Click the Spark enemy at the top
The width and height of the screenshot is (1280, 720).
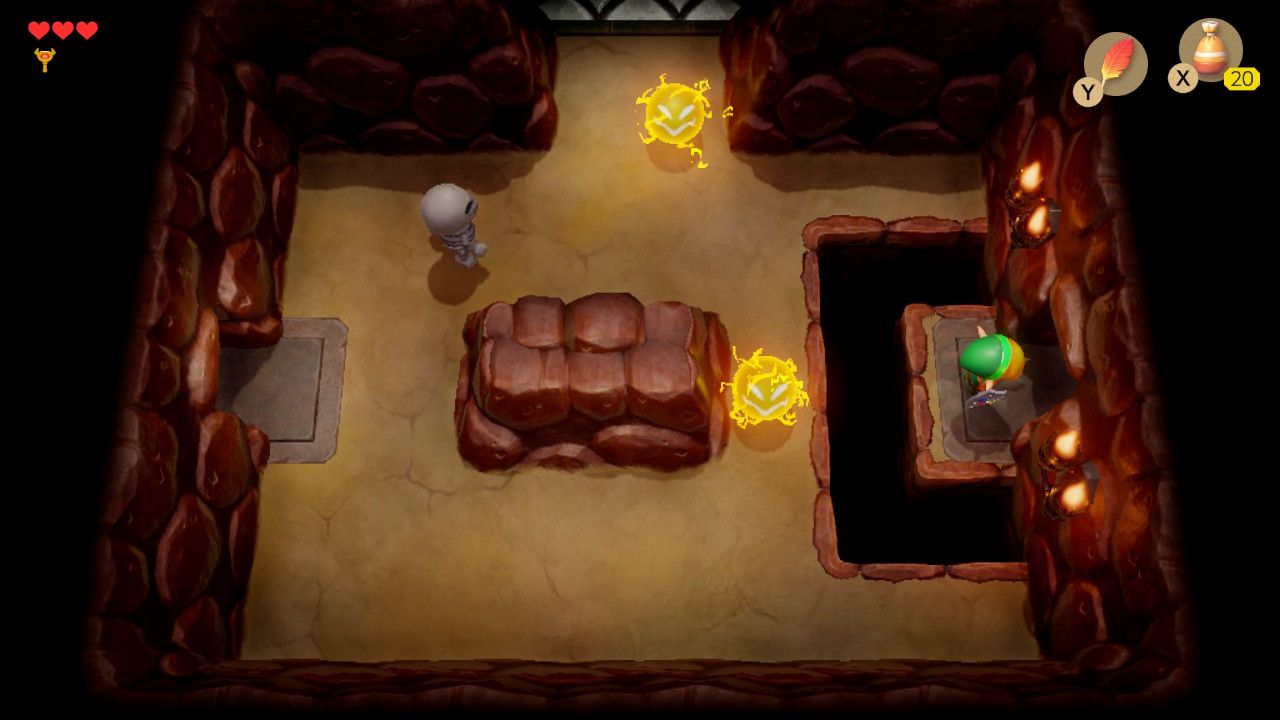click(672, 115)
